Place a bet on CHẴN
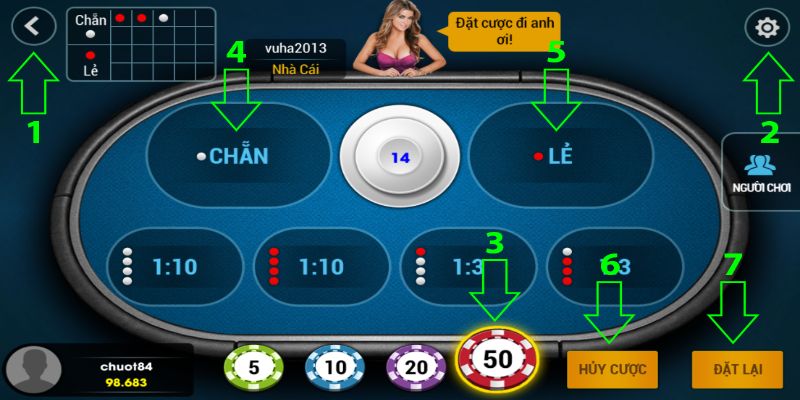Image resolution: width=800 pixels, height=400 pixels. 238,156
